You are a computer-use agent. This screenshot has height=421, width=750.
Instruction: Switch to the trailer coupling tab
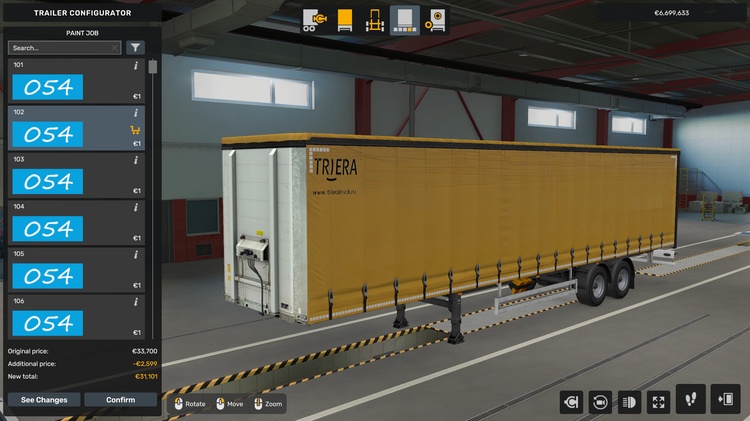pos(314,20)
